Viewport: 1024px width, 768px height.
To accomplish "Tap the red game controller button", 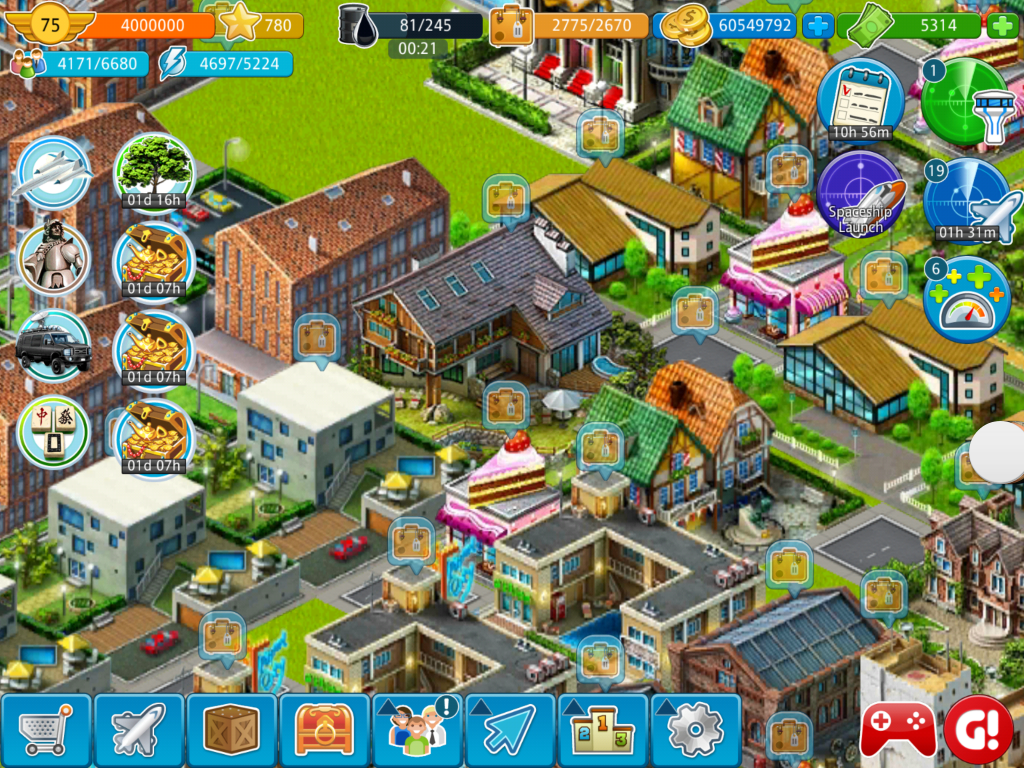I will 898,731.
